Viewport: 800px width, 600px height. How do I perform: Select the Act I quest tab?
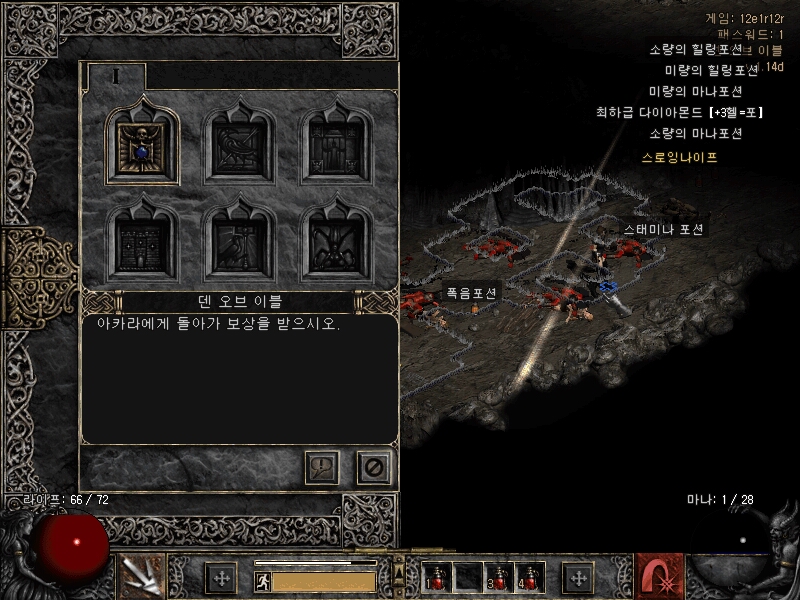[116, 76]
